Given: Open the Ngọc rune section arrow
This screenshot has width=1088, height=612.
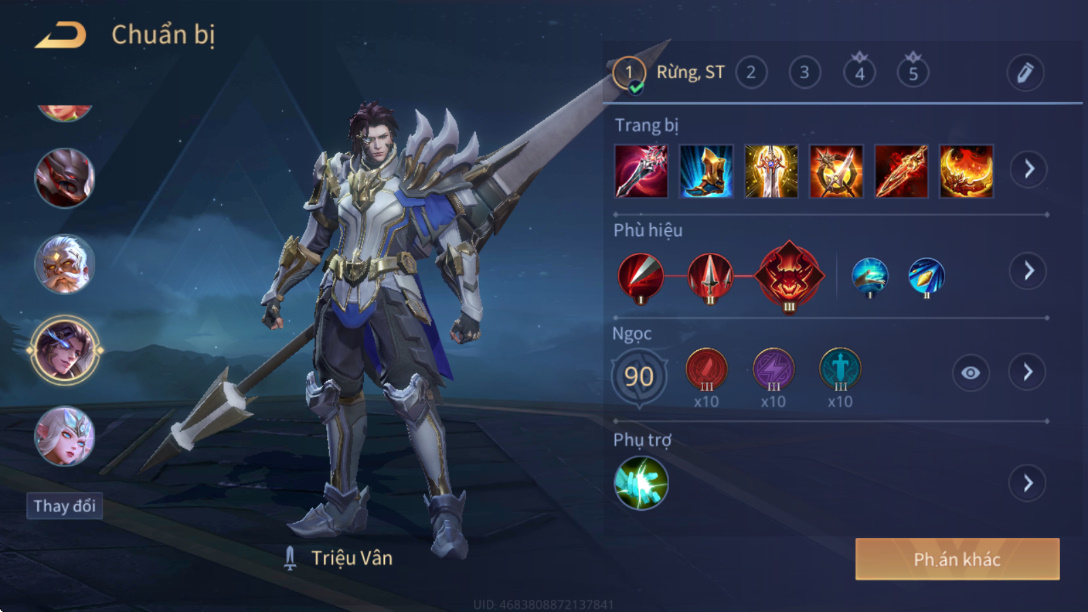Looking at the screenshot, I should point(1027,372).
